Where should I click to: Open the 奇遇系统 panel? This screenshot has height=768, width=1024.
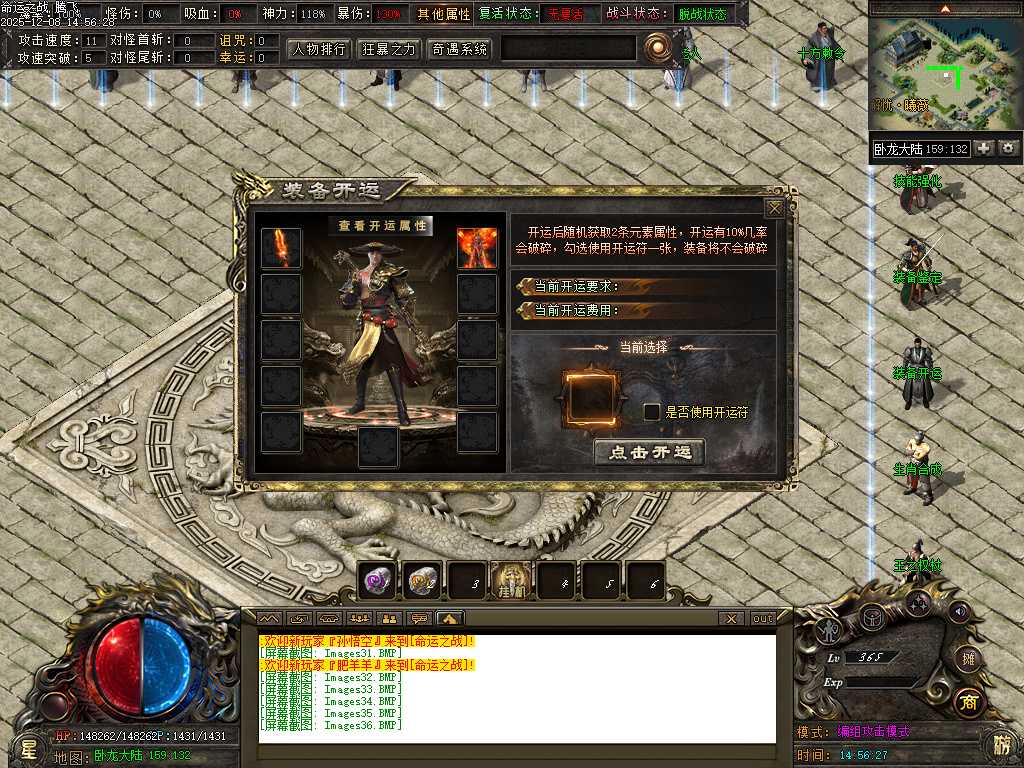(460, 48)
